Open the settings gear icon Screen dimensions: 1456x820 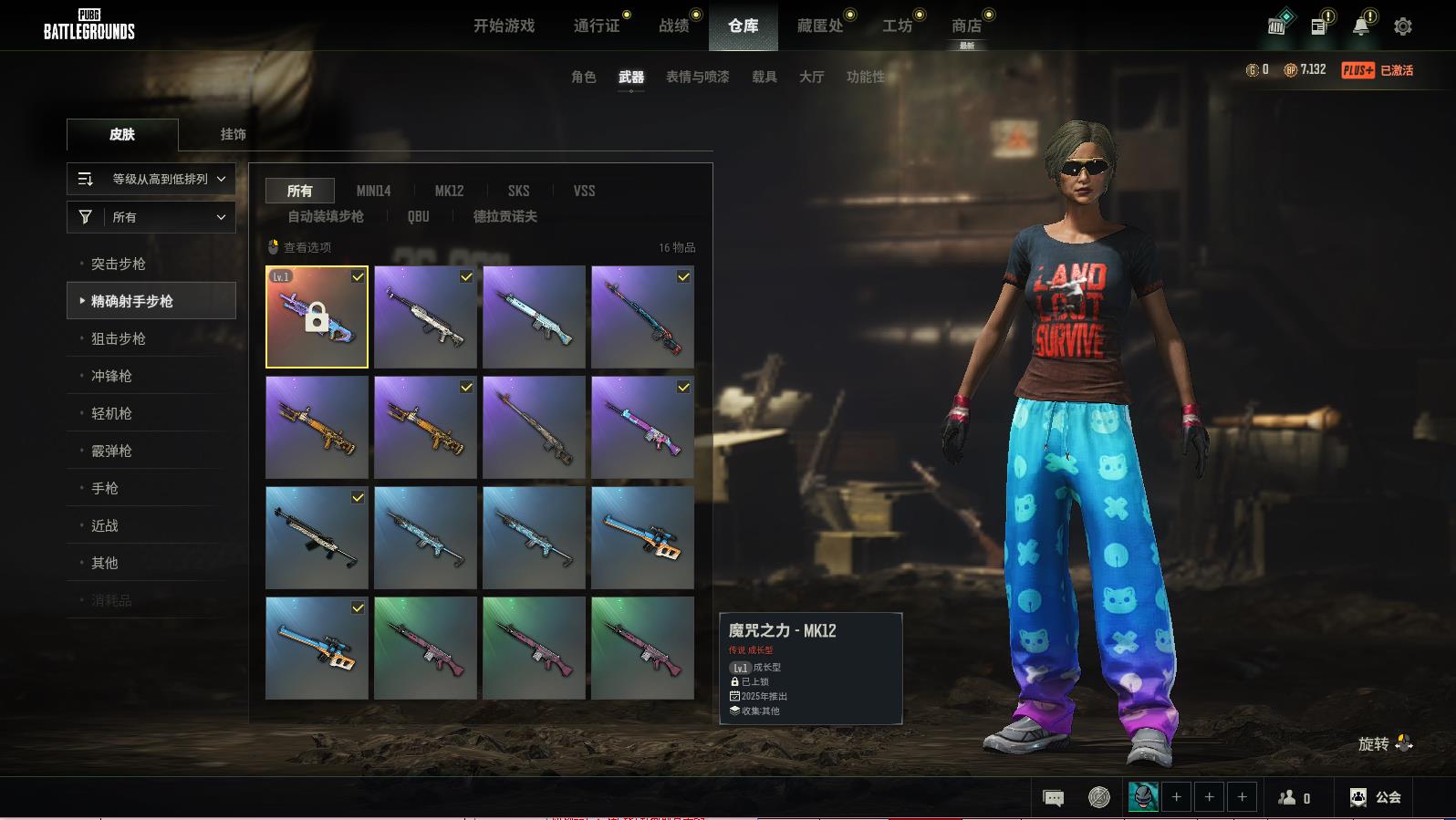[1402, 26]
